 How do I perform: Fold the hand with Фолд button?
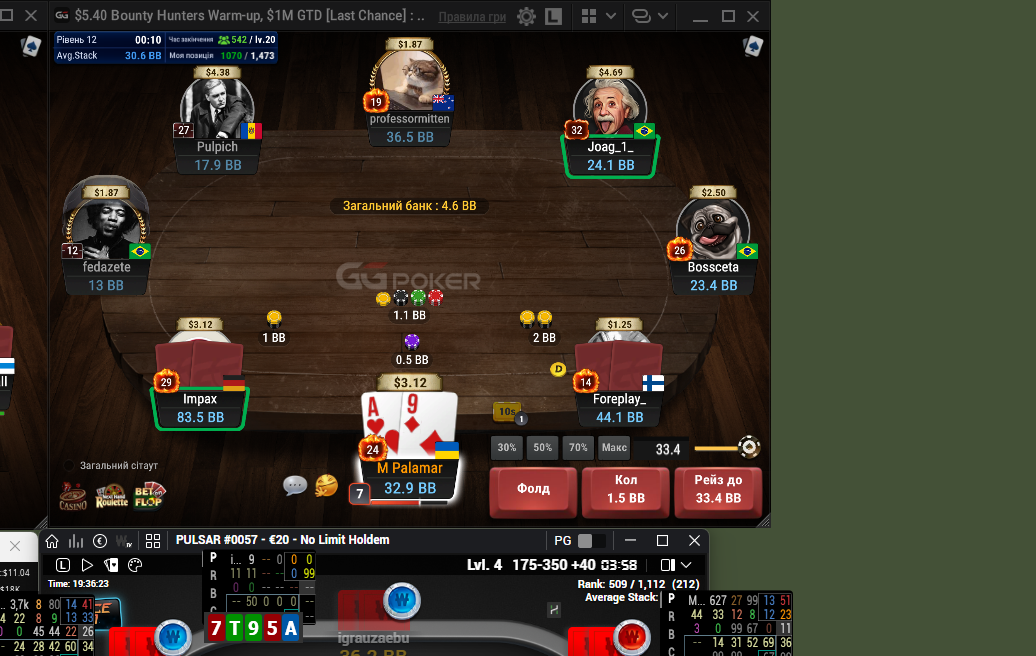point(533,490)
